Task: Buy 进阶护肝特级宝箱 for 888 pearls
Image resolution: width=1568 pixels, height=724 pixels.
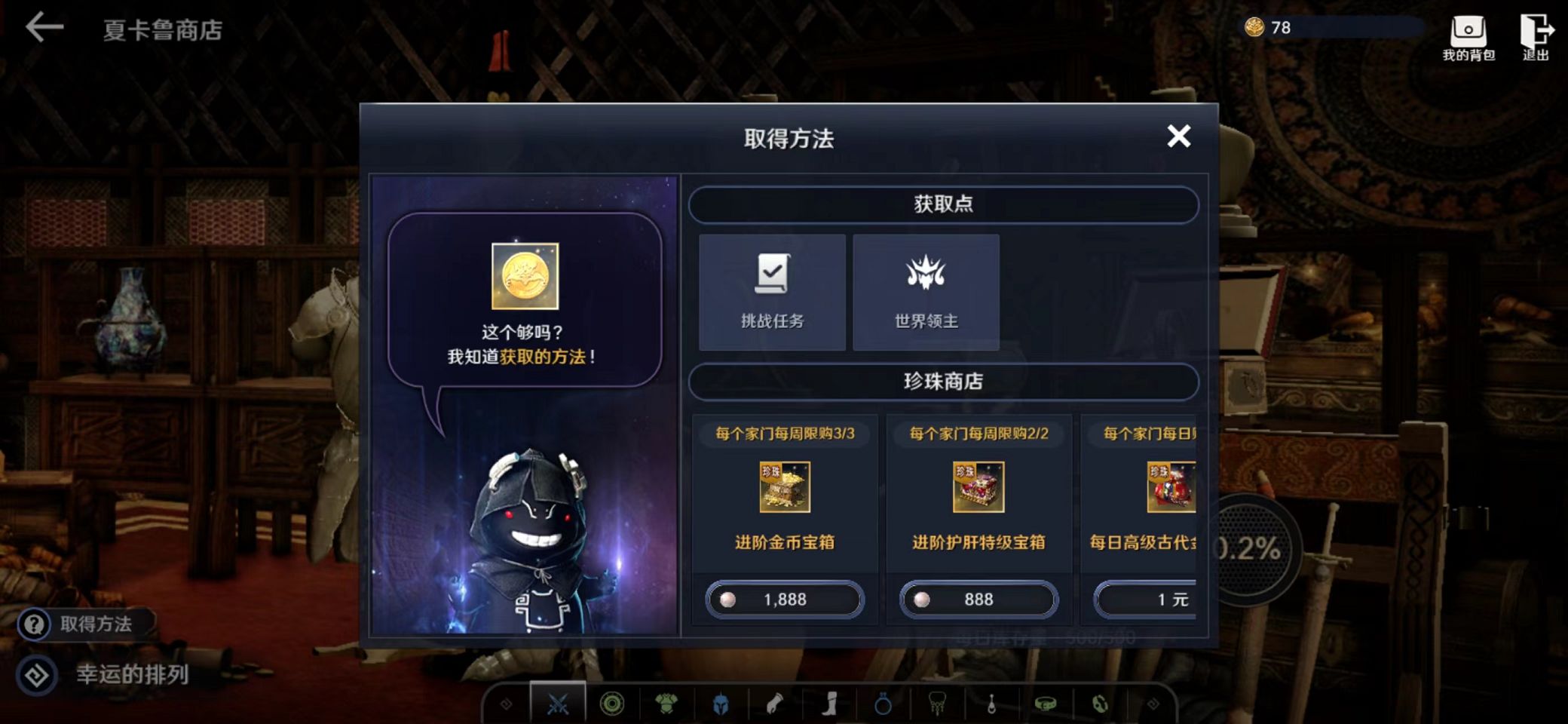Action: click(978, 599)
